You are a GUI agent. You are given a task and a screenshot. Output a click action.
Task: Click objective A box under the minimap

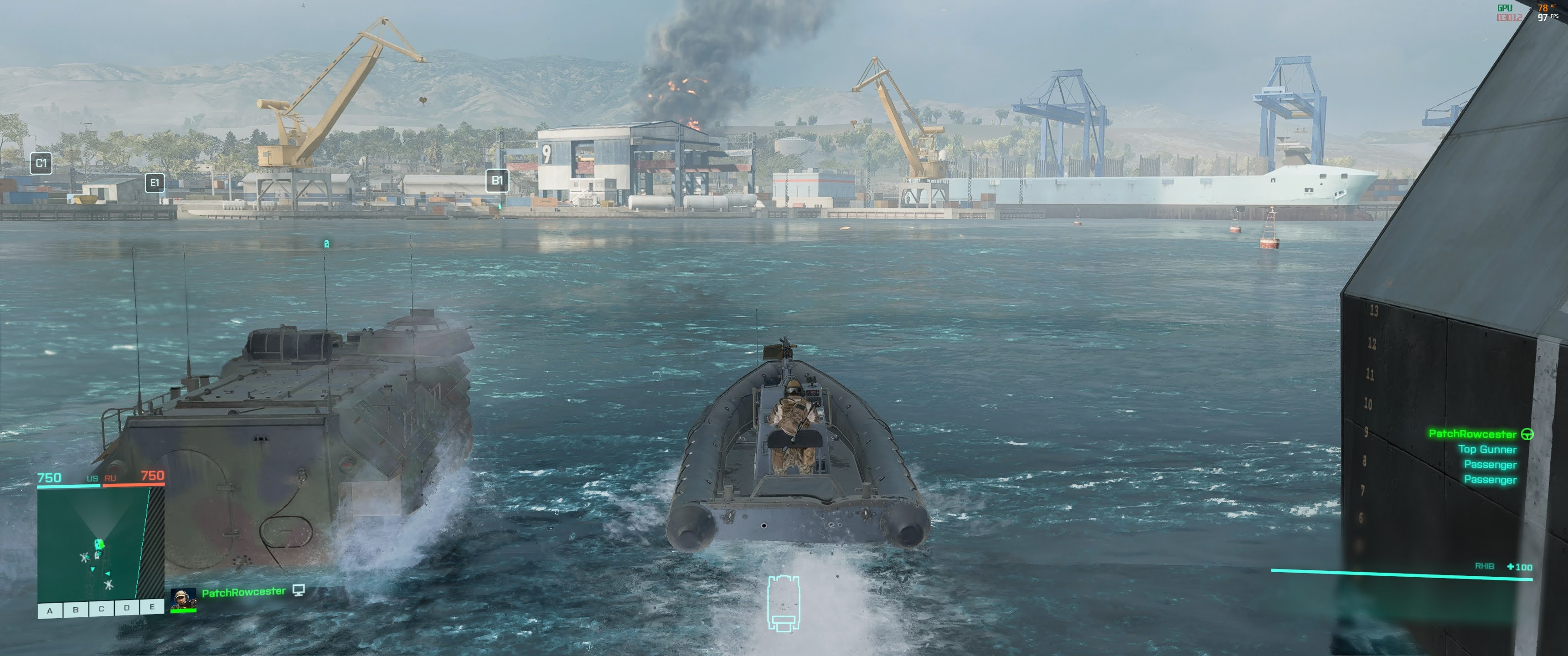[x=50, y=610]
